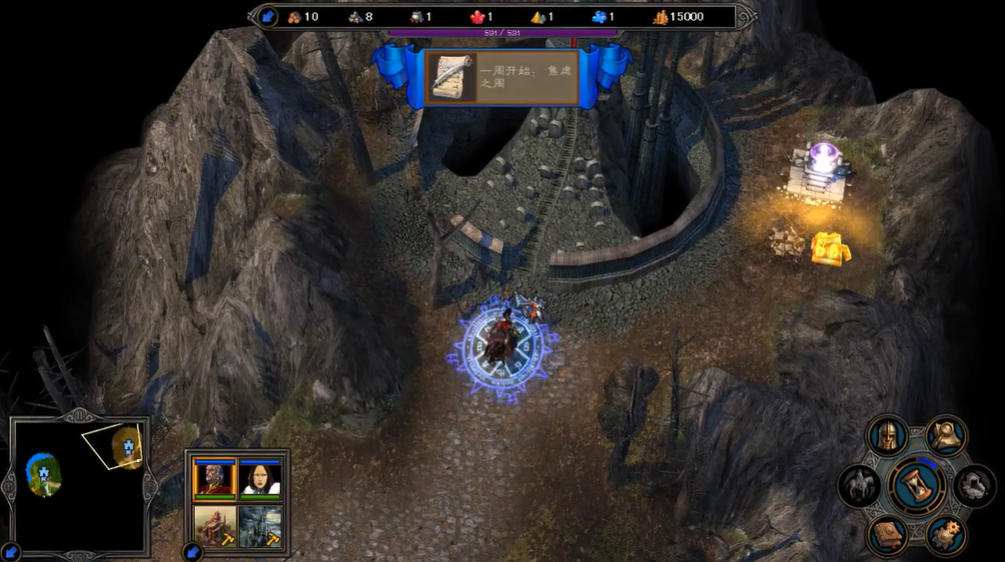
Task: Open the dark grey castle town thumbnail
Action: pyautogui.click(x=260, y=526)
